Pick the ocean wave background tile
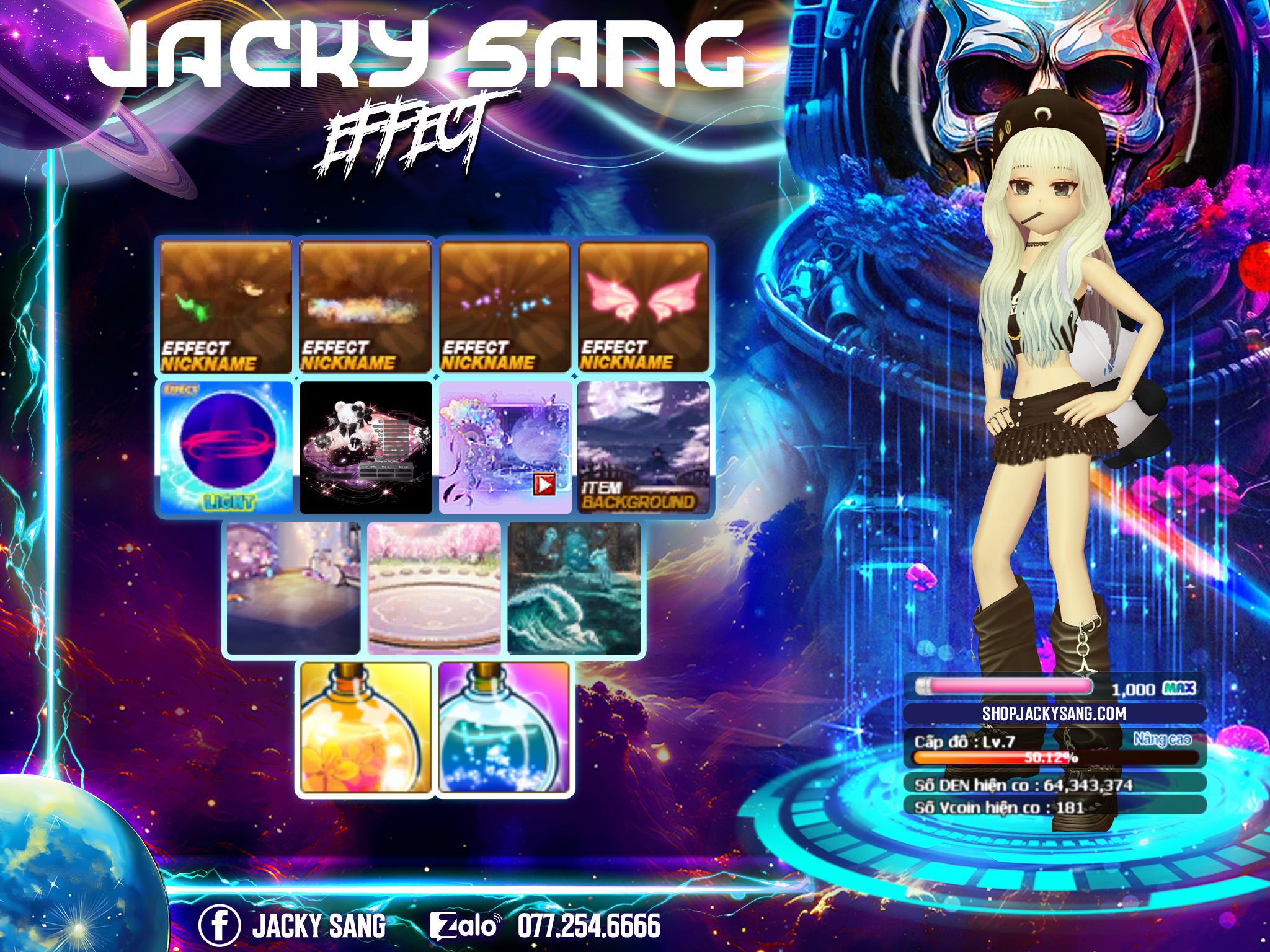The width and height of the screenshot is (1270, 952). (x=574, y=588)
